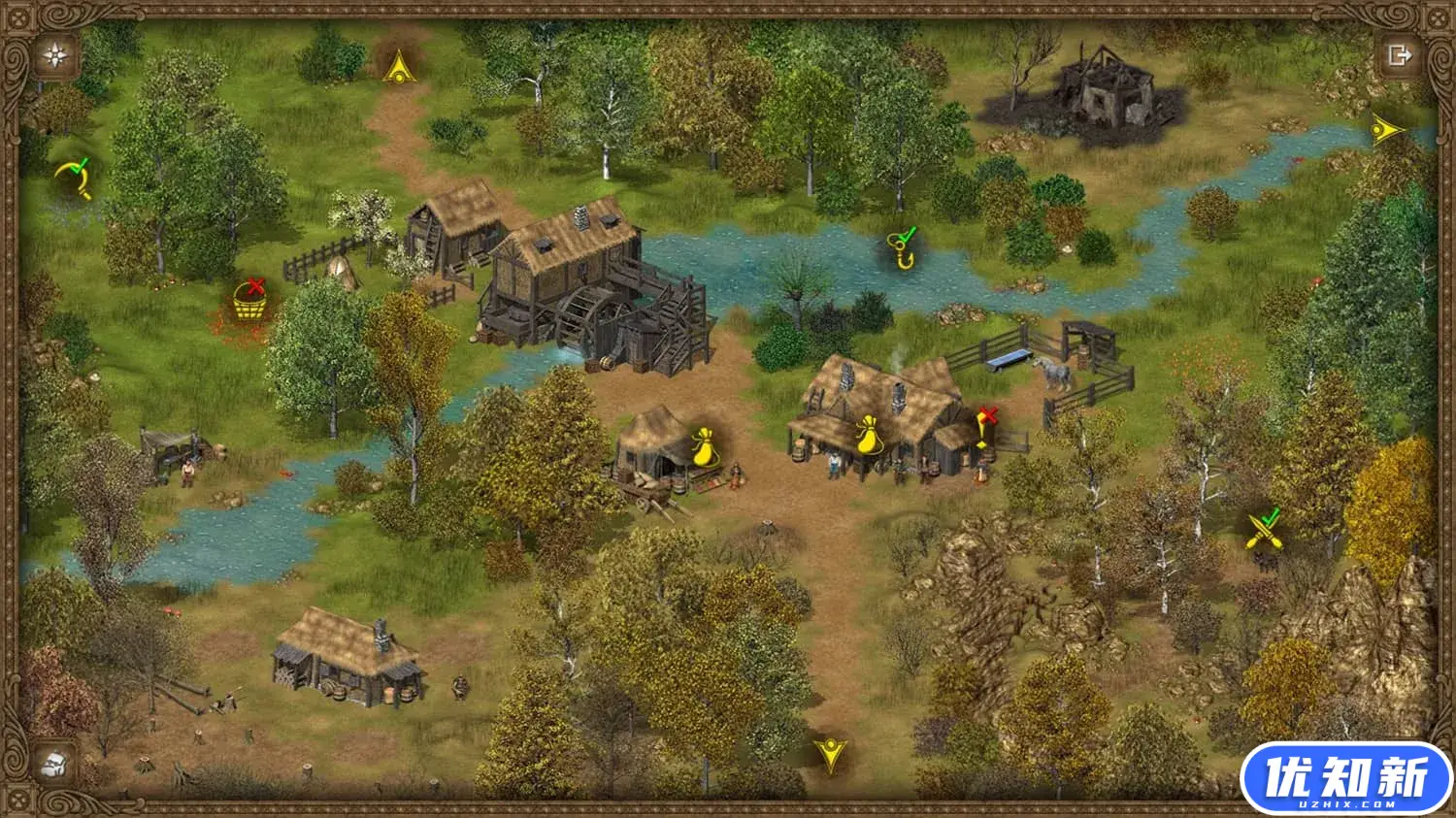This screenshot has width=1456, height=818.
Task: Choose the basket marker with red cross
Action: (250, 301)
